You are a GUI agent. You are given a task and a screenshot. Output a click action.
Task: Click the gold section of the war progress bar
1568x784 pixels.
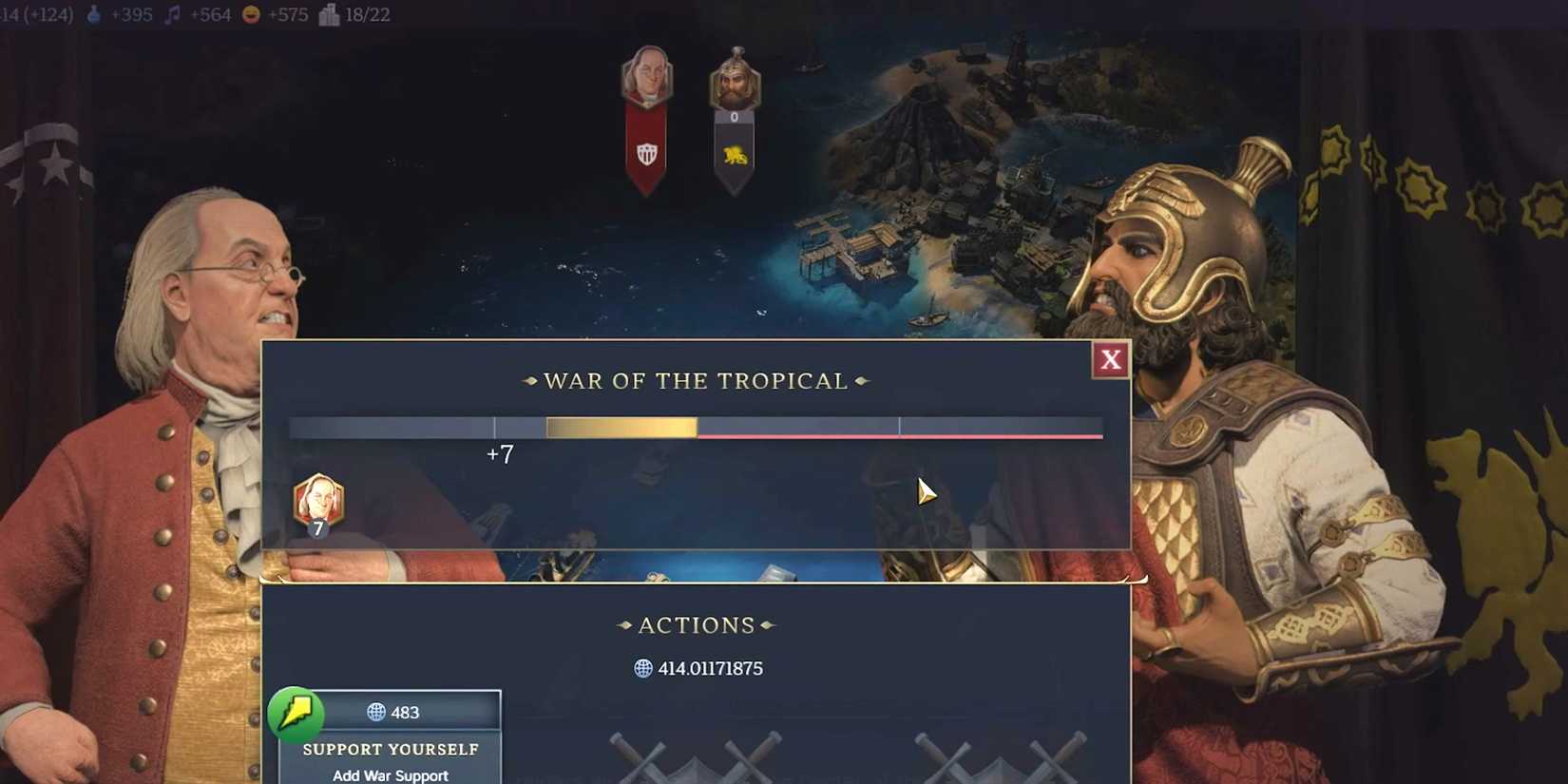tap(622, 428)
